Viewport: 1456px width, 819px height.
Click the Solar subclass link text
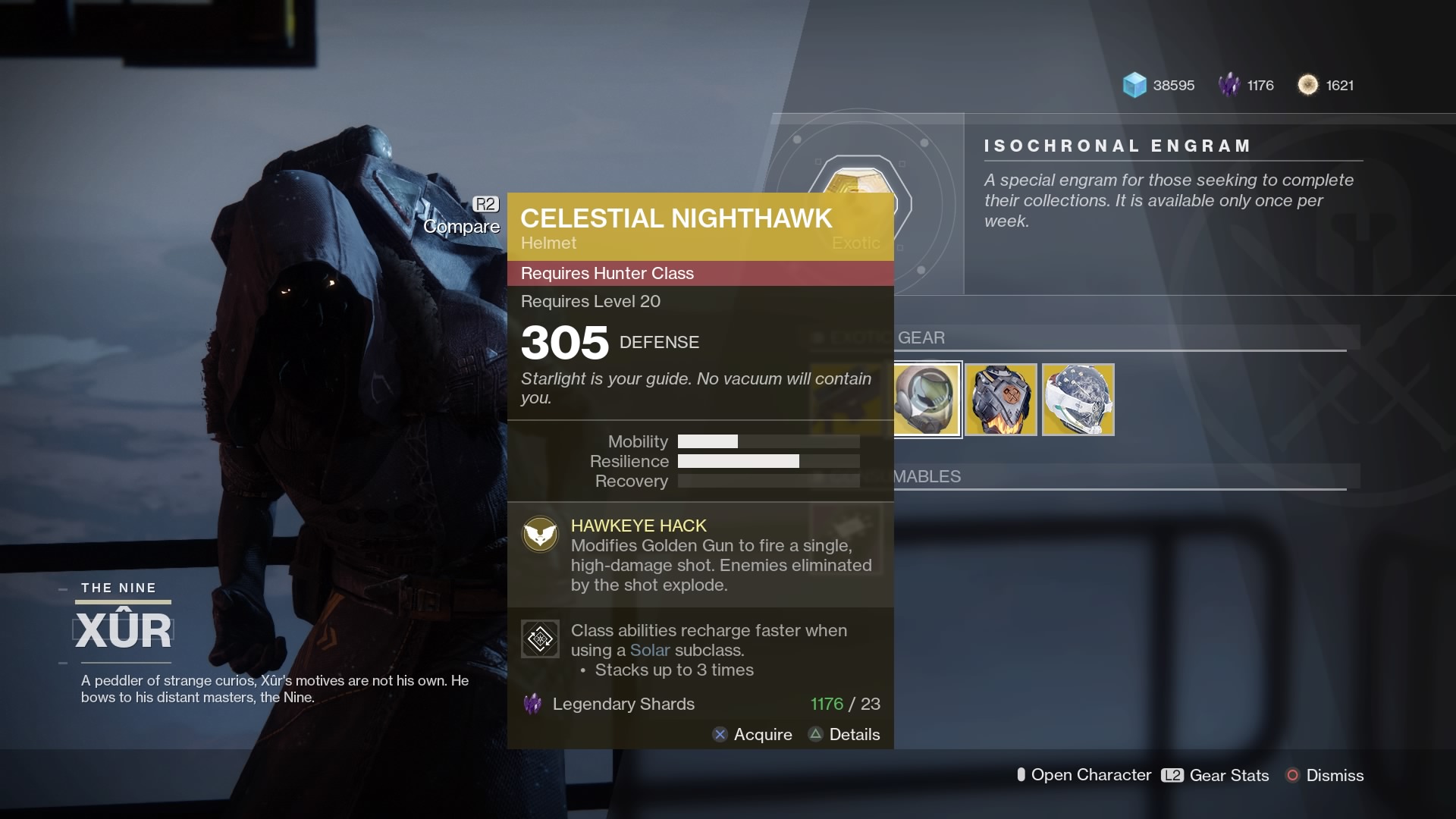[650, 650]
